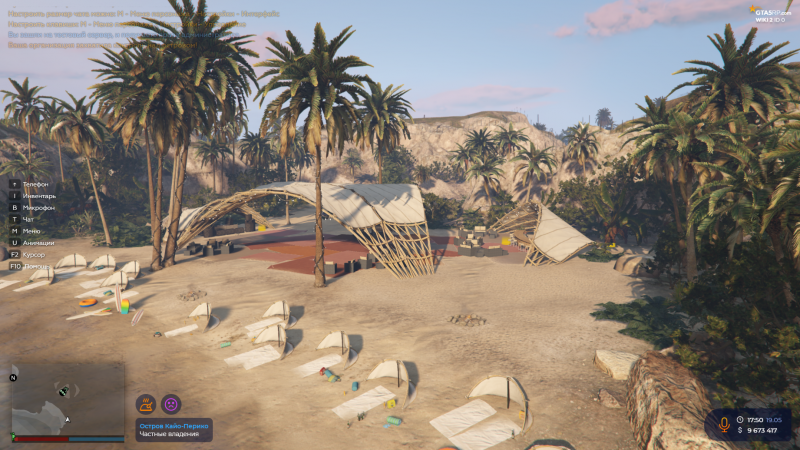800x450 pixels.
Task: Select the orange hunger status icon
Action: click(146, 404)
